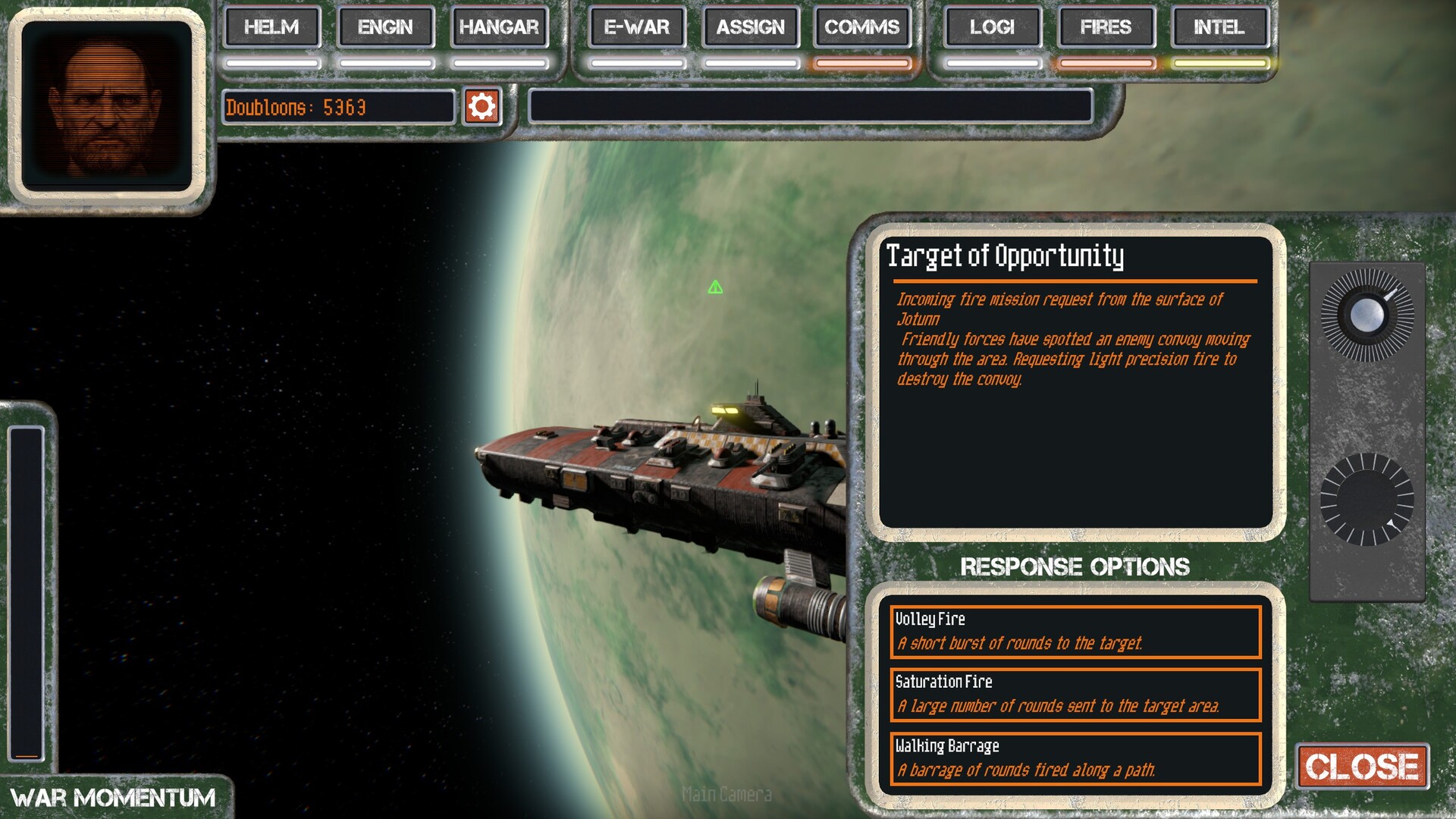Switch to the ENGIN station
This screenshot has height=819, width=1456.
(385, 27)
